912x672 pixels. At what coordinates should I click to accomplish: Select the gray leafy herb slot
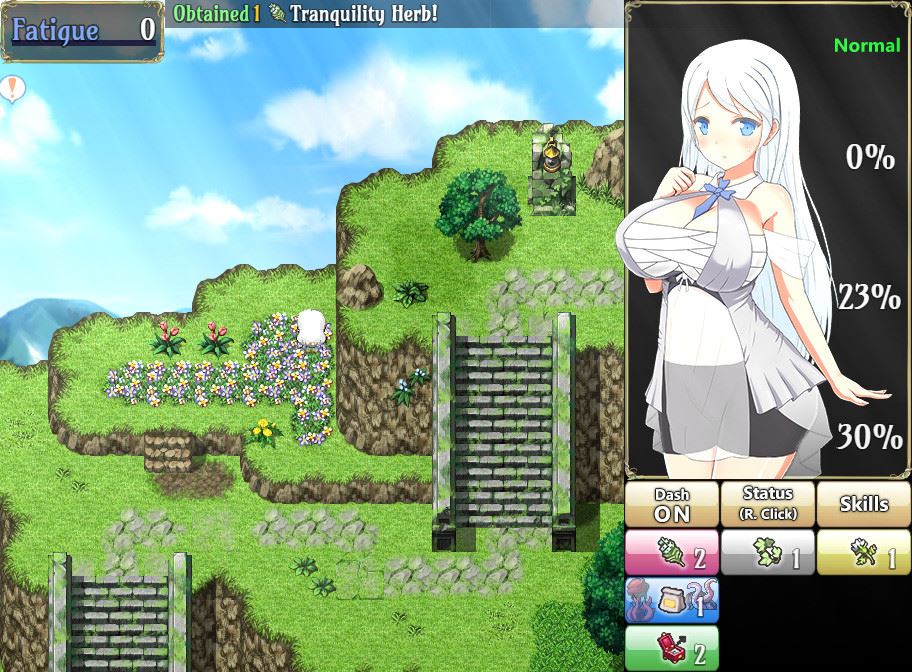pyautogui.click(x=768, y=552)
